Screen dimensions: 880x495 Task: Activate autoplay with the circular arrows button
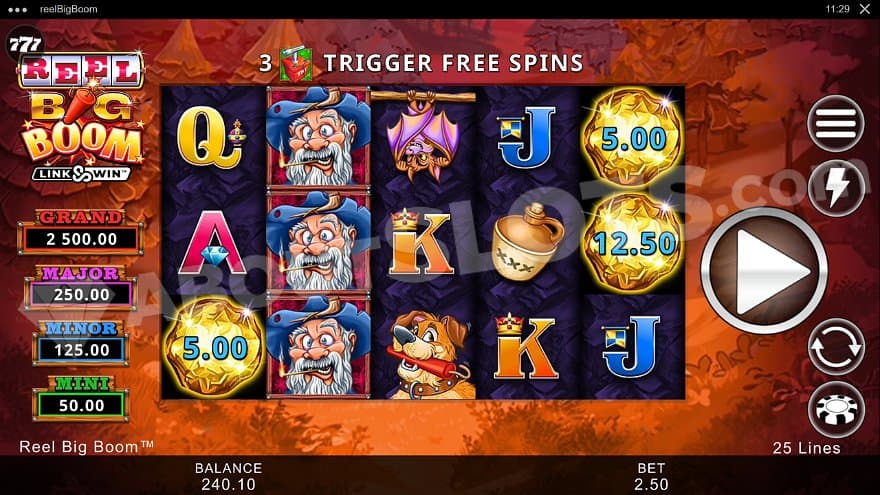pyautogui.click(x=836, y=347)
